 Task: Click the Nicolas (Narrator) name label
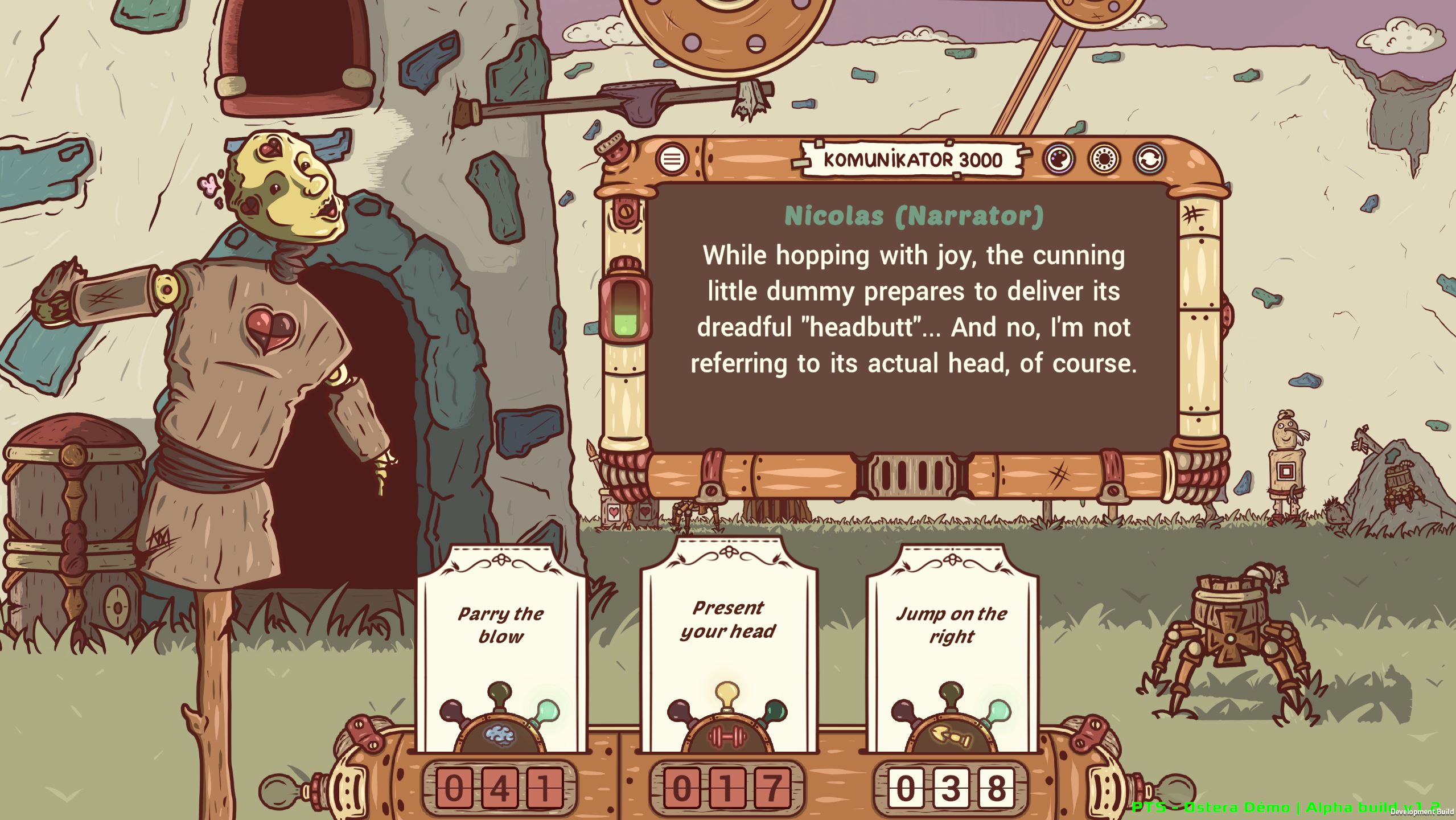click(x=914, y=215)
